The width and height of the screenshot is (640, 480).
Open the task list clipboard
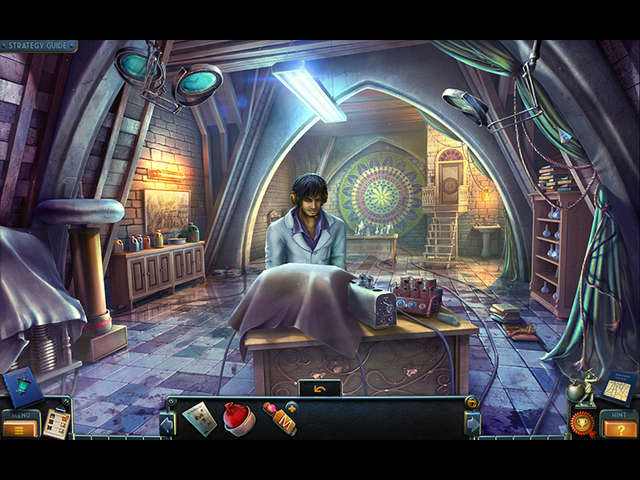point(57,423)
